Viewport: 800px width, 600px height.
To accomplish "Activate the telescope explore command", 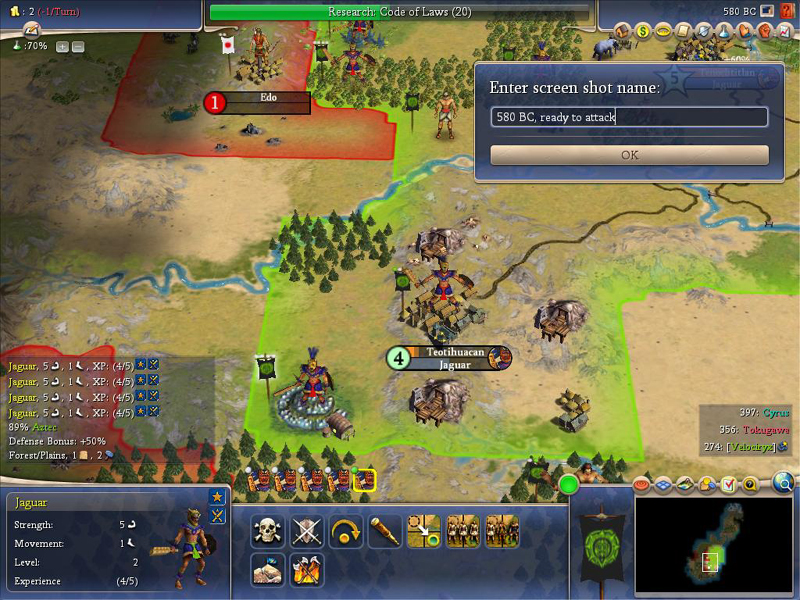I will click(385, 531).
